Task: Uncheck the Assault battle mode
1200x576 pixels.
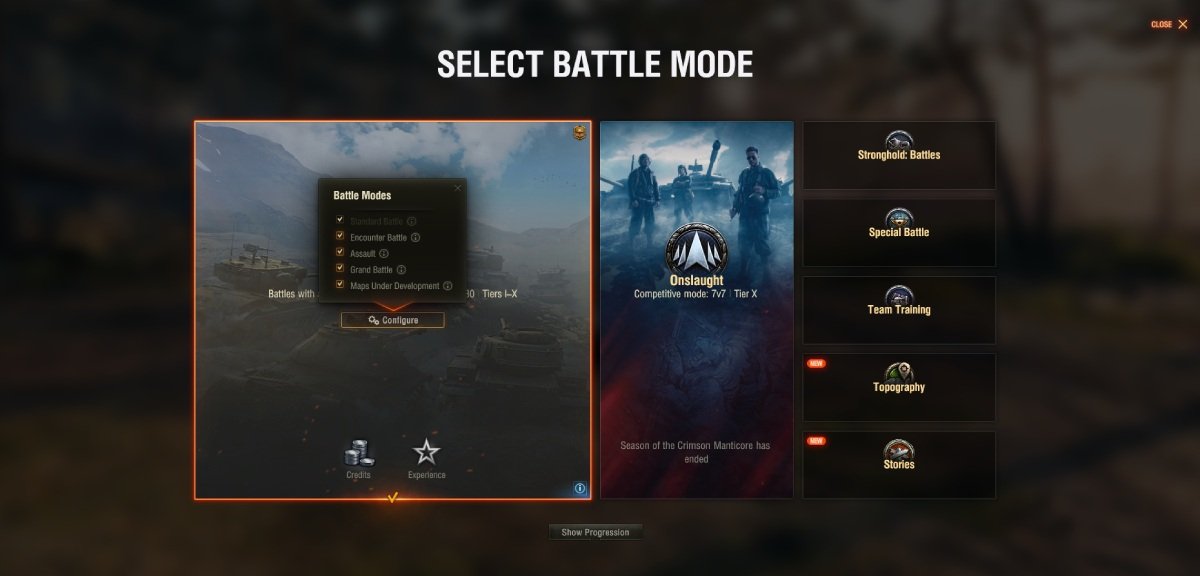Action: (x=340, y=253)
